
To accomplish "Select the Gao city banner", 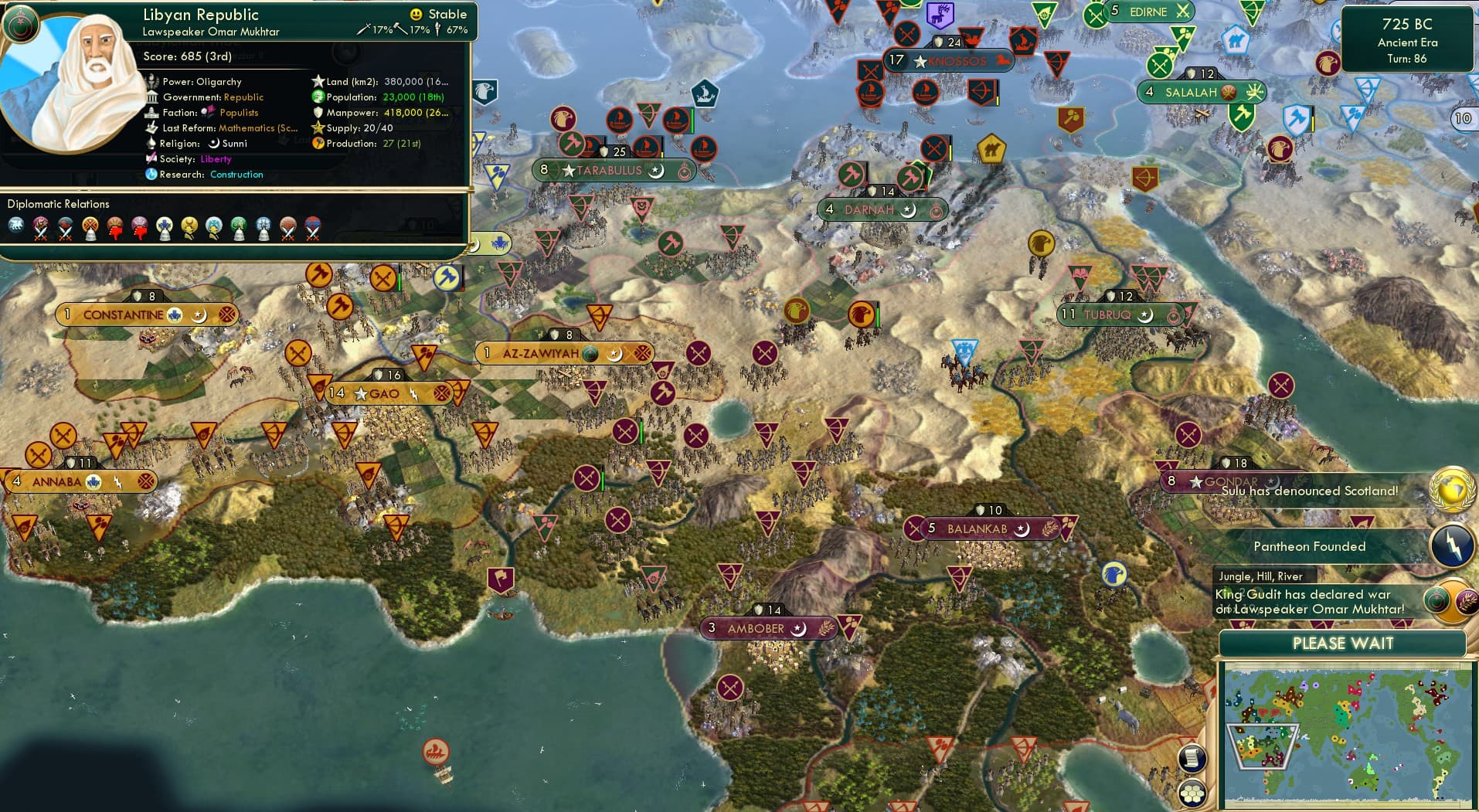I will 384,393.
